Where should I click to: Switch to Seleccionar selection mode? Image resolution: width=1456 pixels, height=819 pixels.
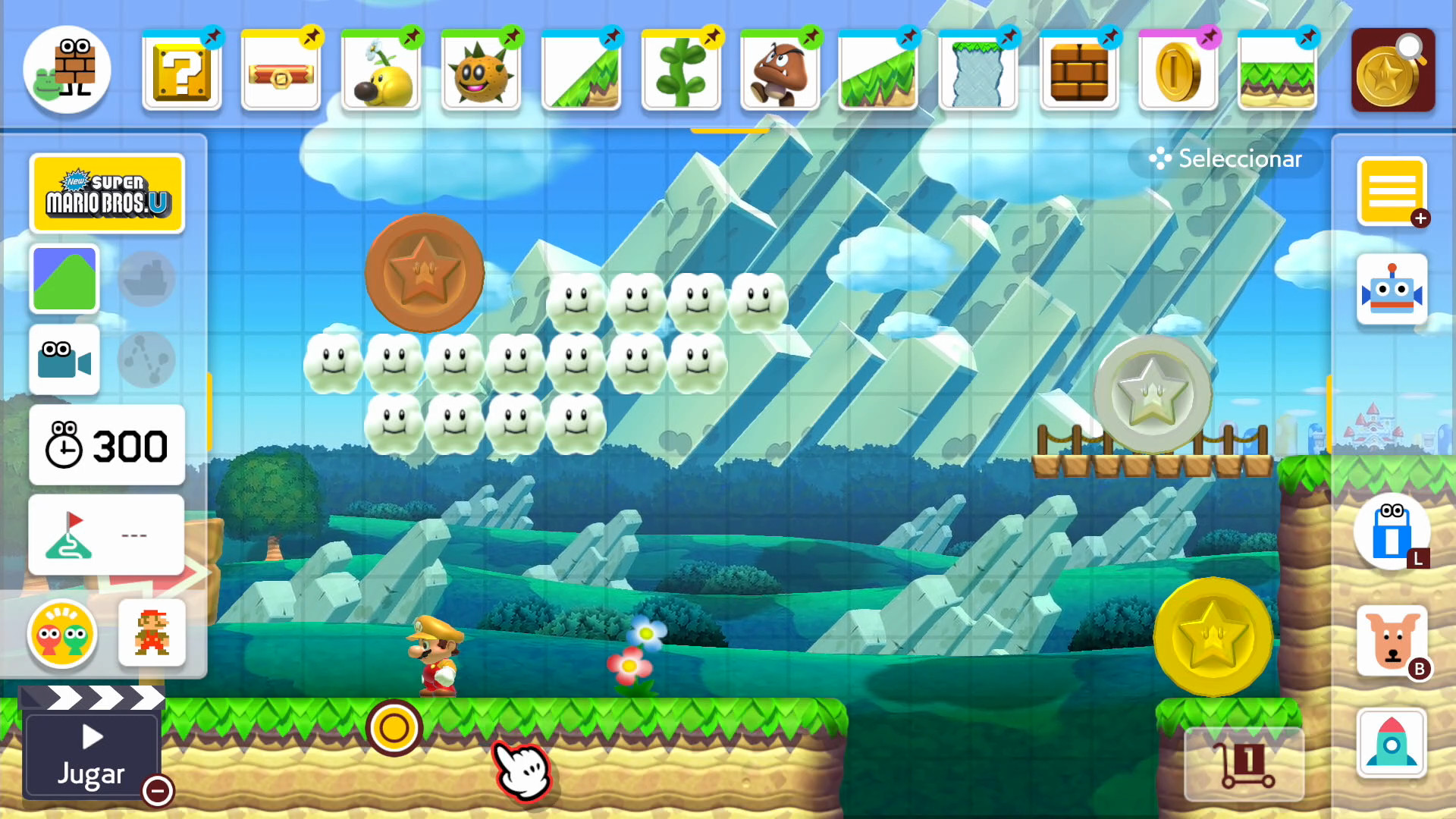coord(1225,158)
